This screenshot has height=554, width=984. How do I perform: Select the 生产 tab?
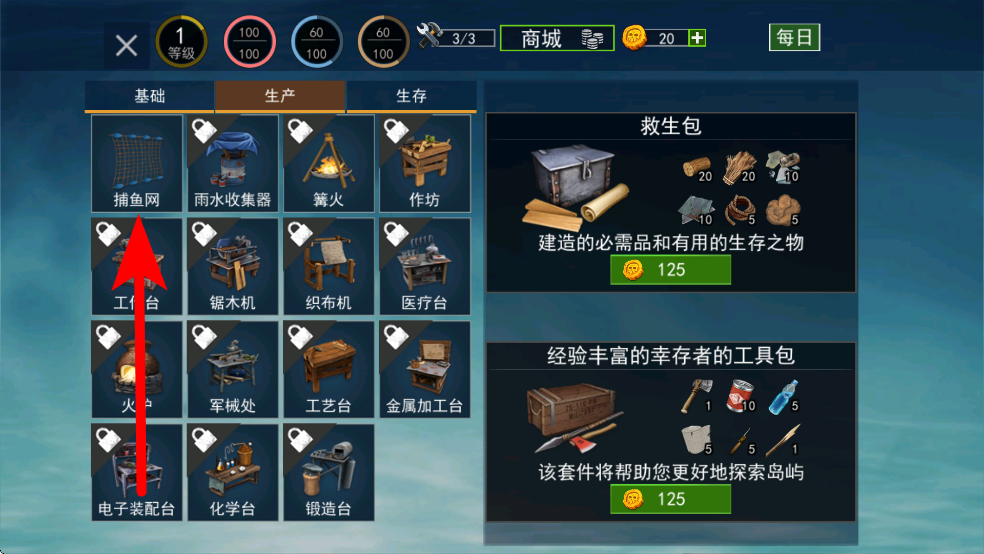pos(280,97)
